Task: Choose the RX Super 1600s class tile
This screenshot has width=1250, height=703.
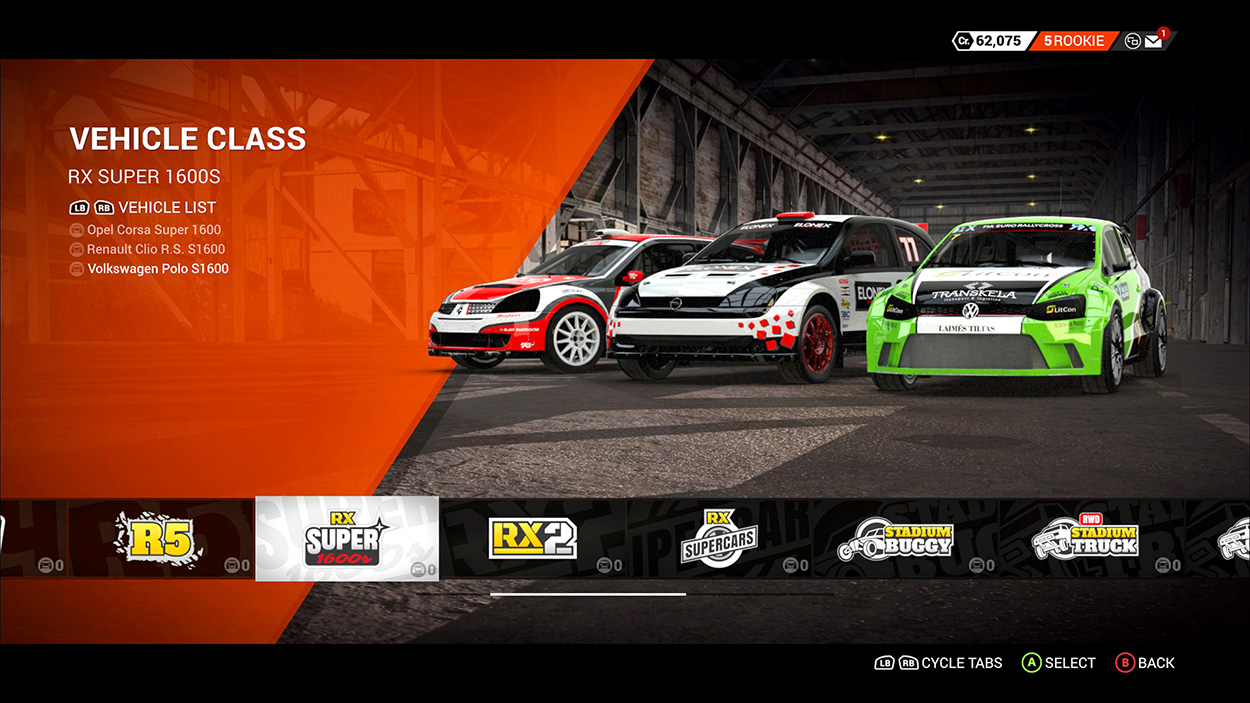Action: (x=347, y=538)
